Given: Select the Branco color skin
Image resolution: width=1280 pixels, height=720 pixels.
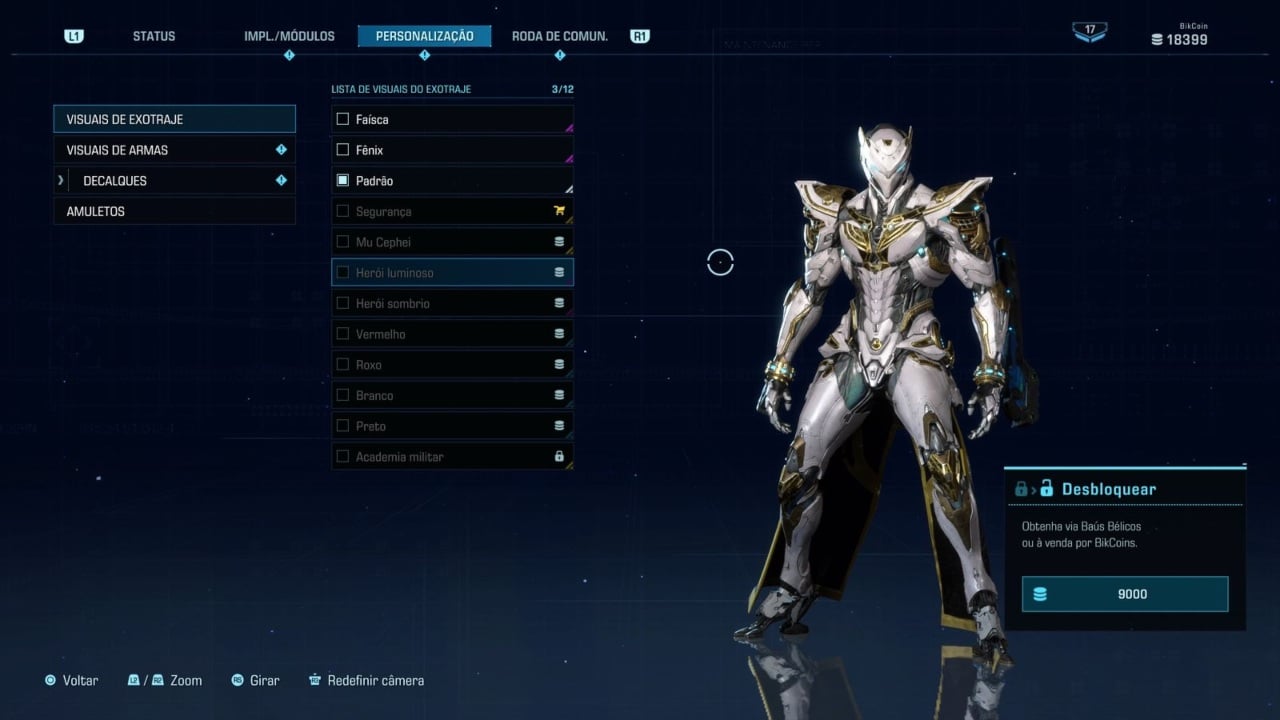Looking at the screenshot, I should coord(452,395).
